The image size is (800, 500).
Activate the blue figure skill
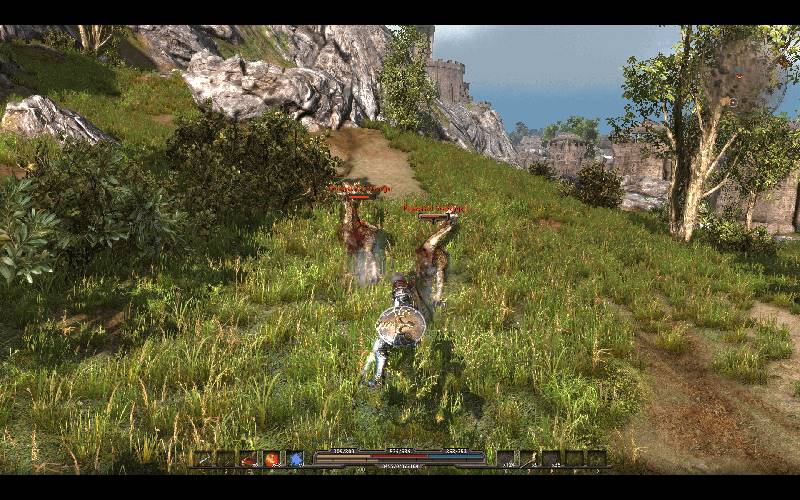[296, 459]
